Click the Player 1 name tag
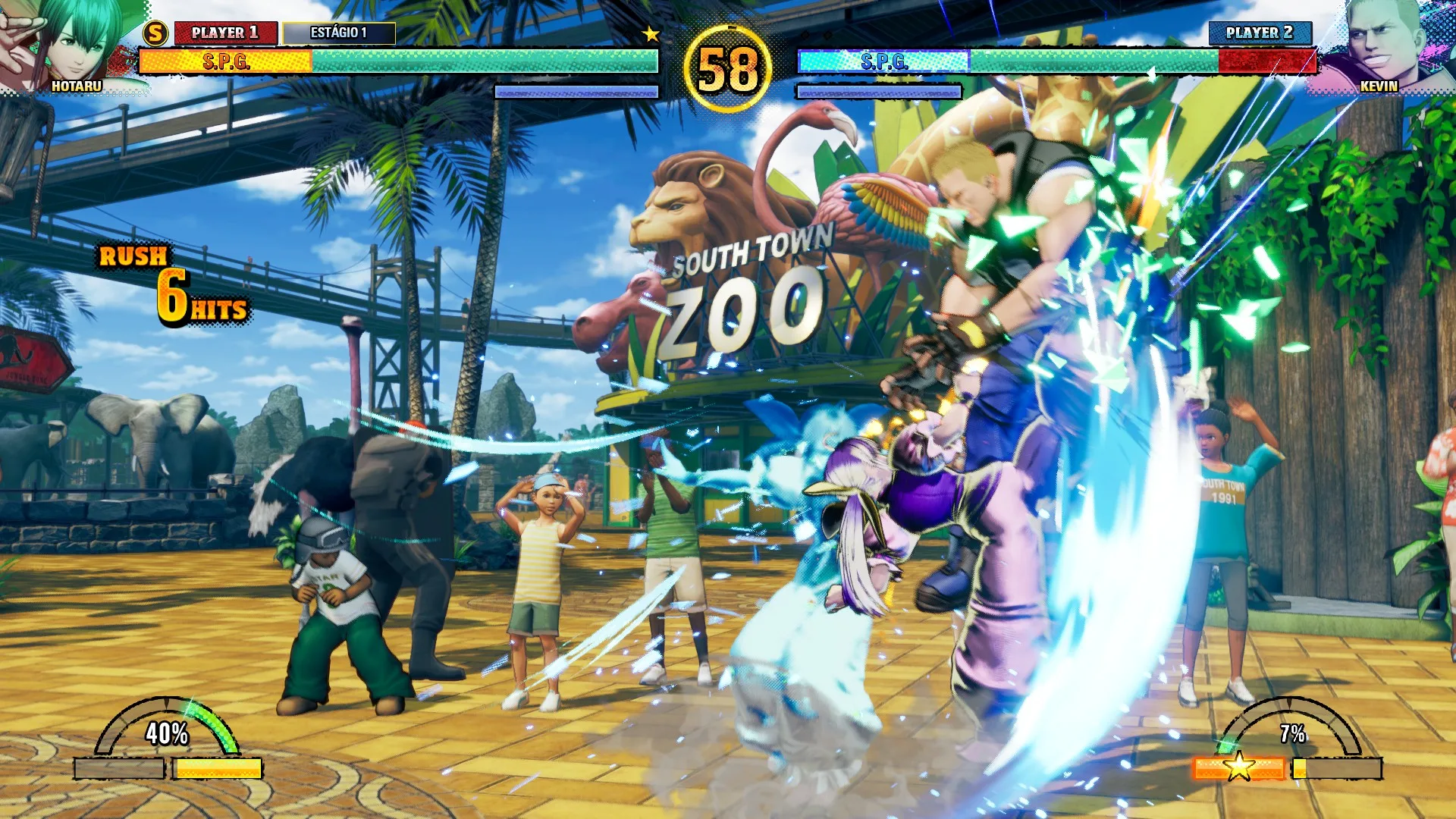 225,33
